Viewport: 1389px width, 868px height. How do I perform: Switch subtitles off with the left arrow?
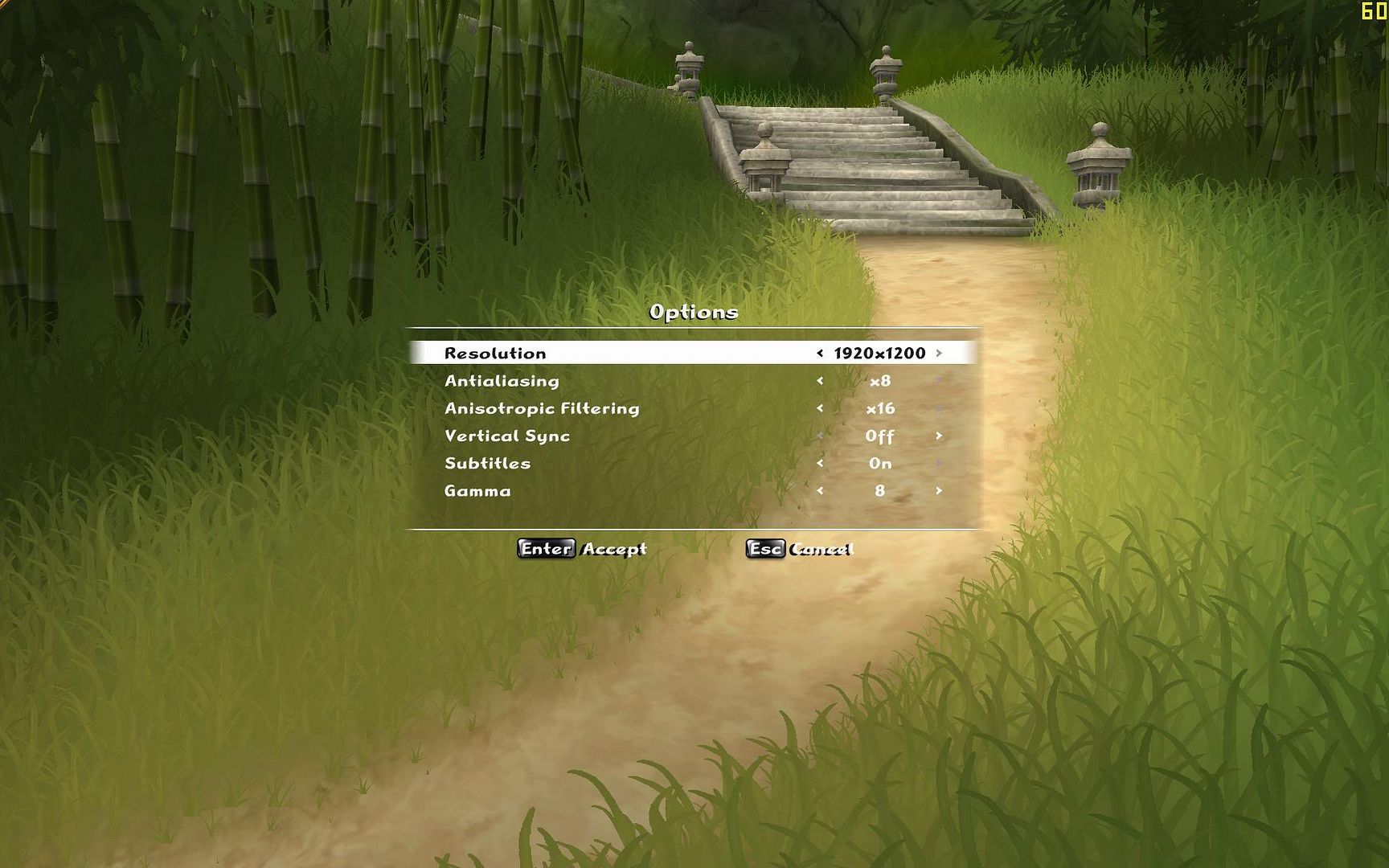point(820,463)
